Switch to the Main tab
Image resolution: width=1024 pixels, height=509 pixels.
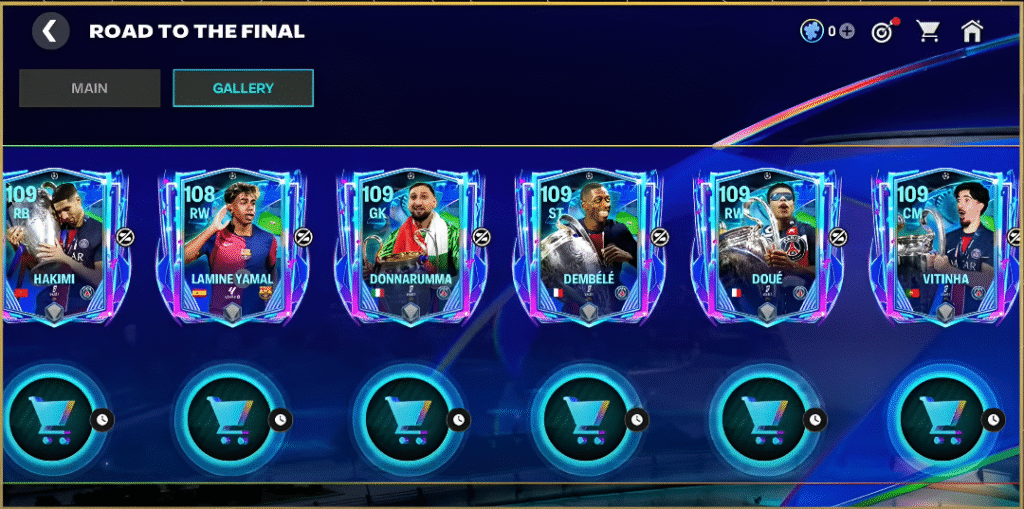point(90,88)
